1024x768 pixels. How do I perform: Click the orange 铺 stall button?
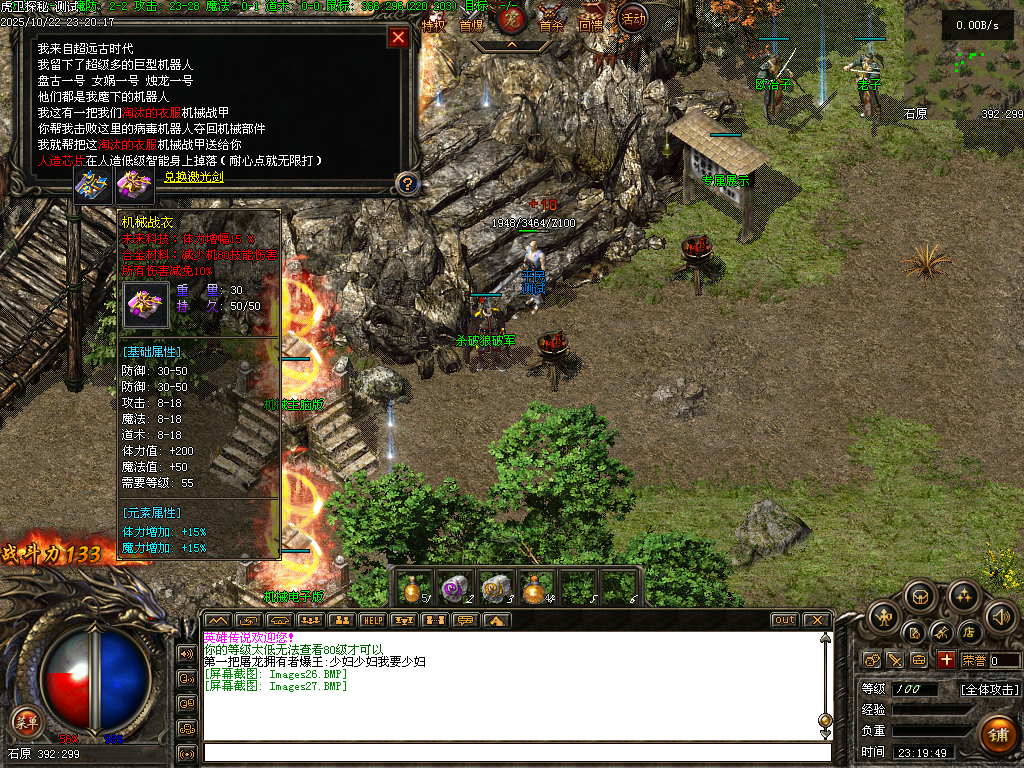point(997,734)
